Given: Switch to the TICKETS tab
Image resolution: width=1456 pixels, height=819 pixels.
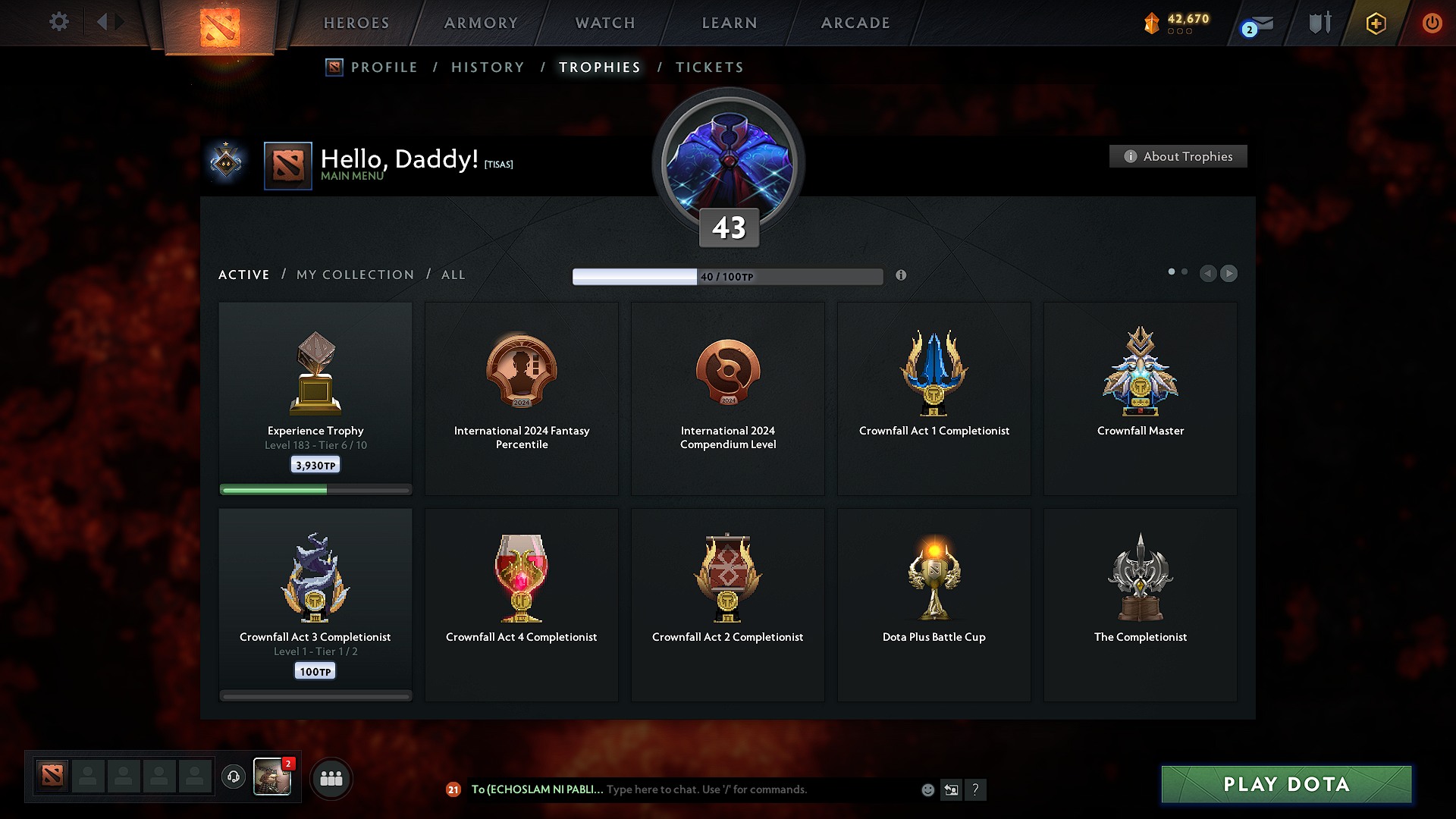Looking at the screenshot, I should click(x=709, y=67).
